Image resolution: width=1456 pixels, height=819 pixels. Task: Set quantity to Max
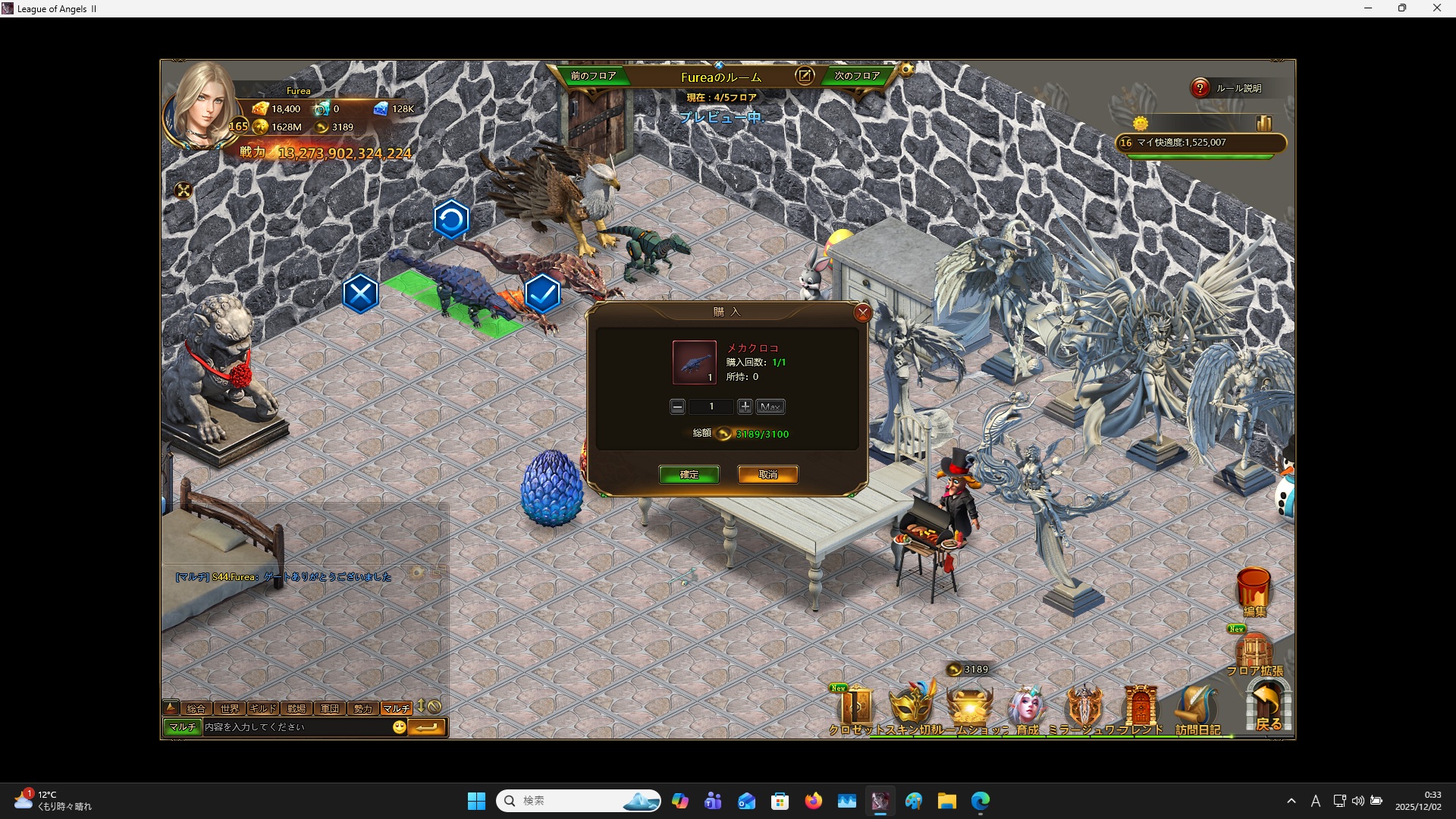pyautogui.click(x=770, y=407)
